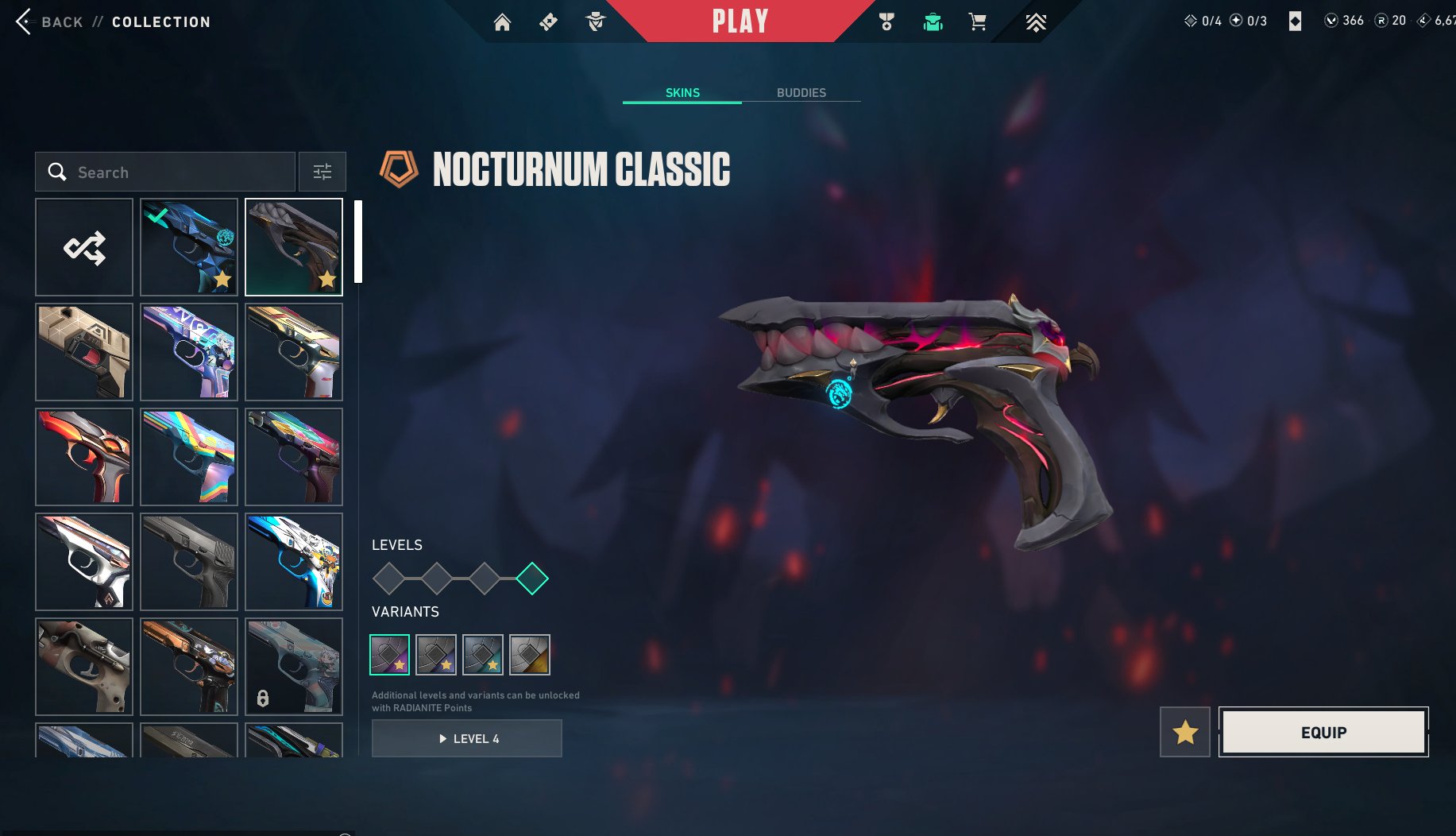Image resolution: width=1456 pixels, height=836 pixels.
Task: Equip the Nocturnum Classic skin
Action: click(x=1323, y=732)
